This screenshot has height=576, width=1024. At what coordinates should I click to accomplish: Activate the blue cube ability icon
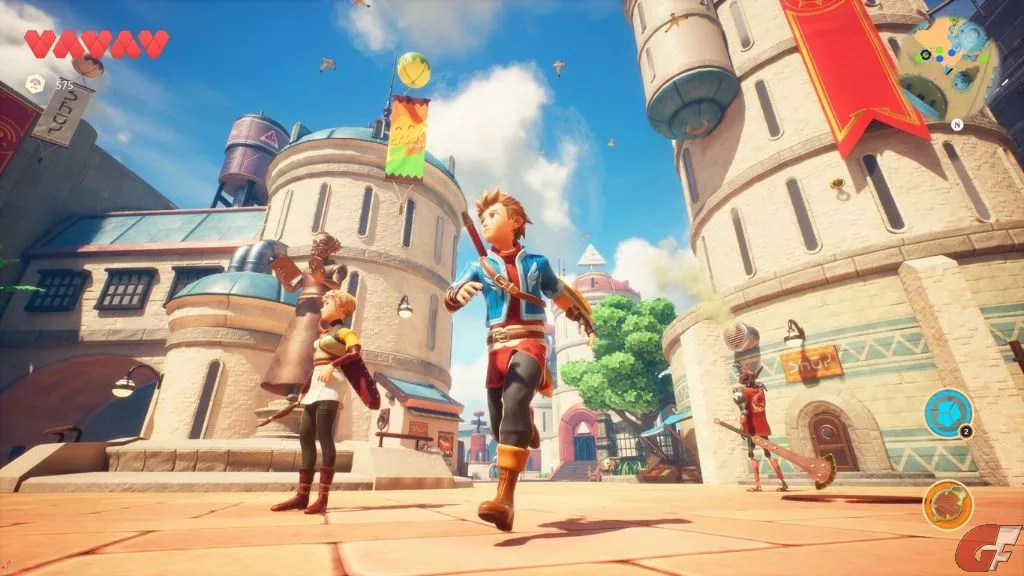point(946,413)
